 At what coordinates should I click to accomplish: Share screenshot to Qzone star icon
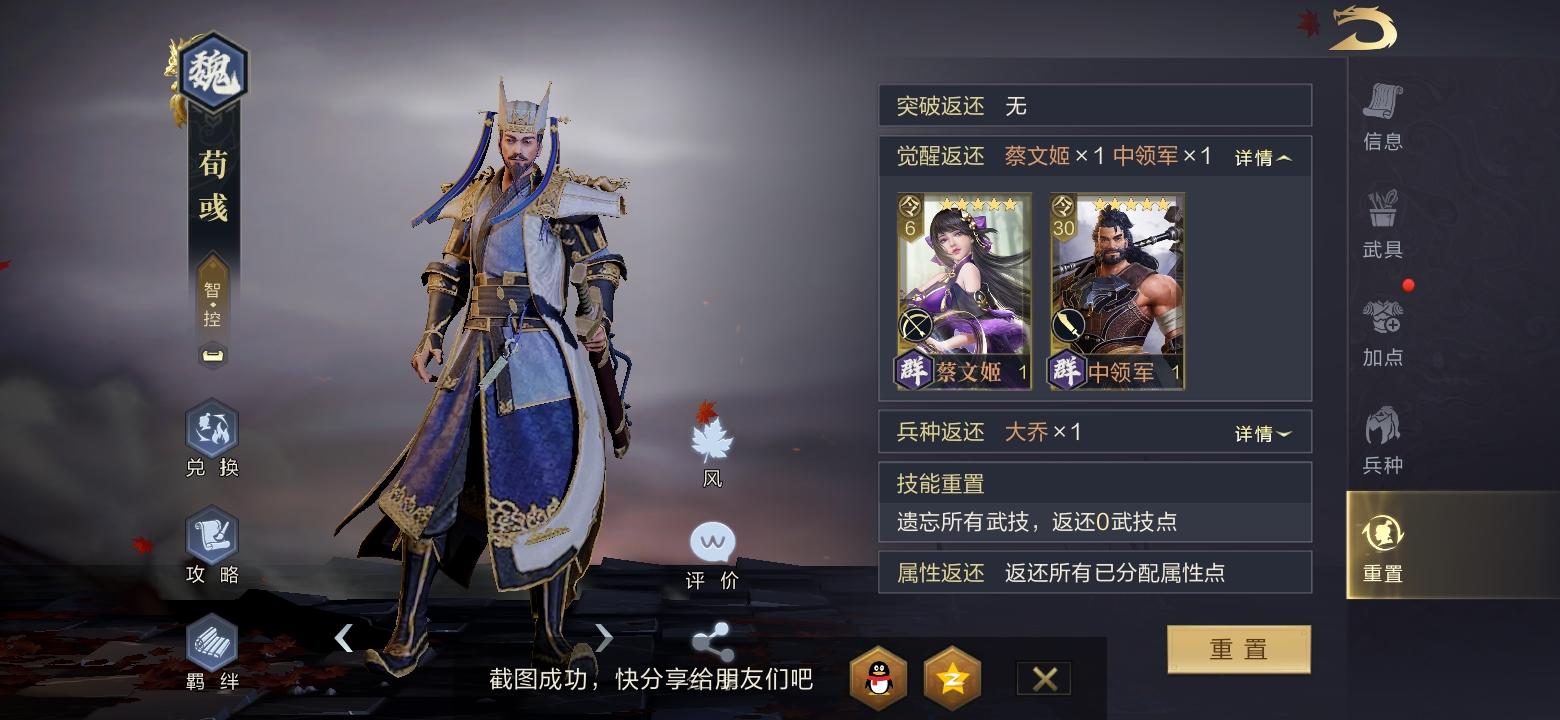pyautogui.click(x=950, y=678)
